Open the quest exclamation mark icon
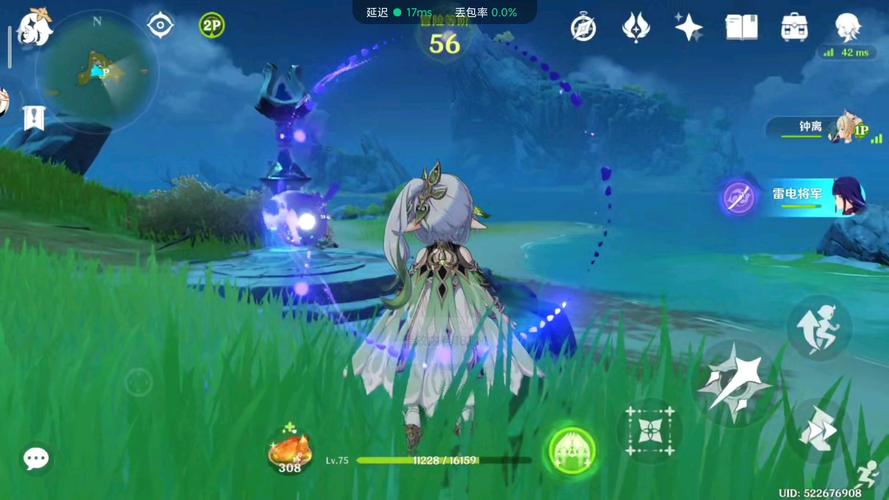The height and width of the screenshot is (500, 889). (x=34, y=118)
